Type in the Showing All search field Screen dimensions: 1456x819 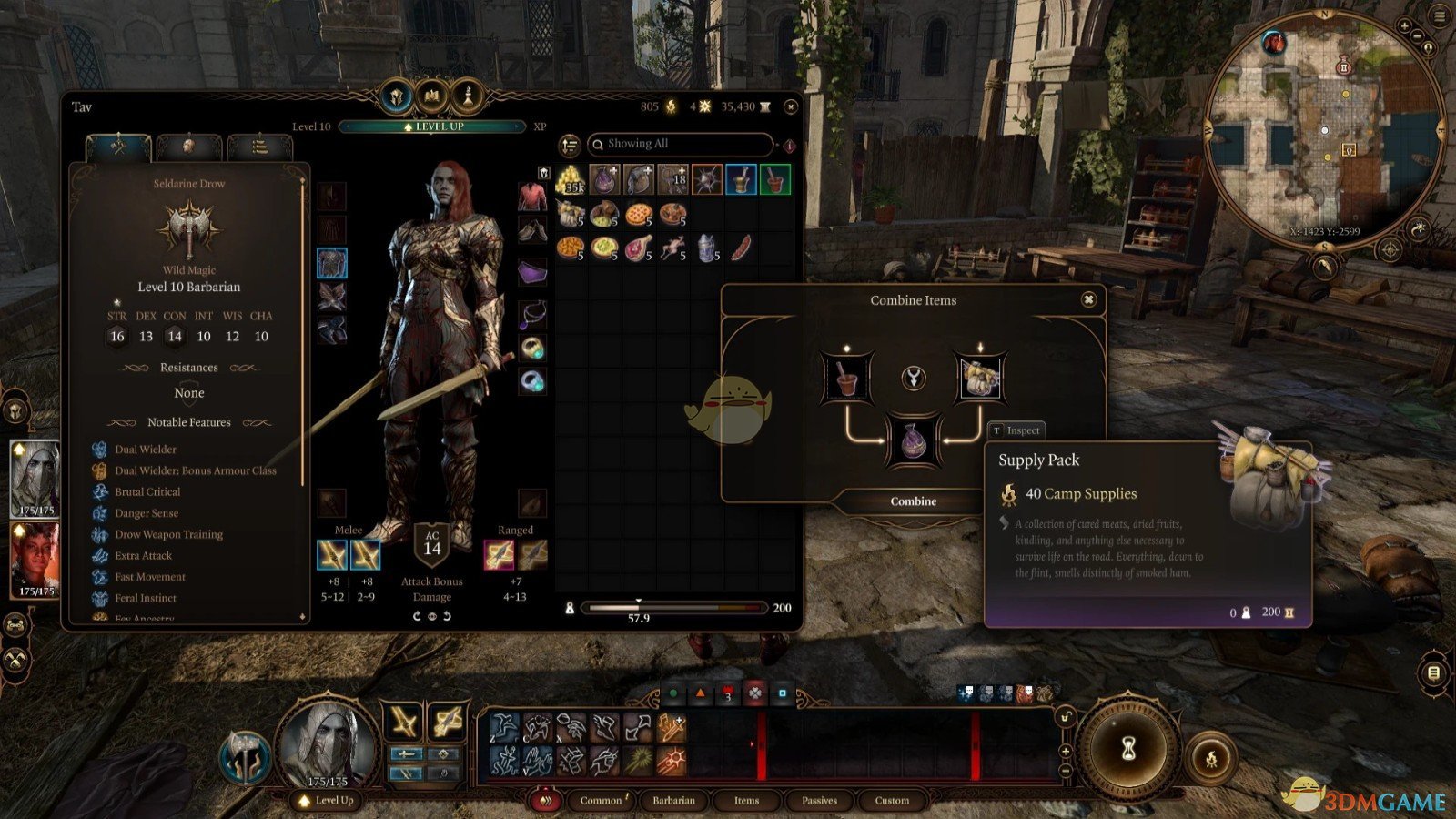[682, 144]
